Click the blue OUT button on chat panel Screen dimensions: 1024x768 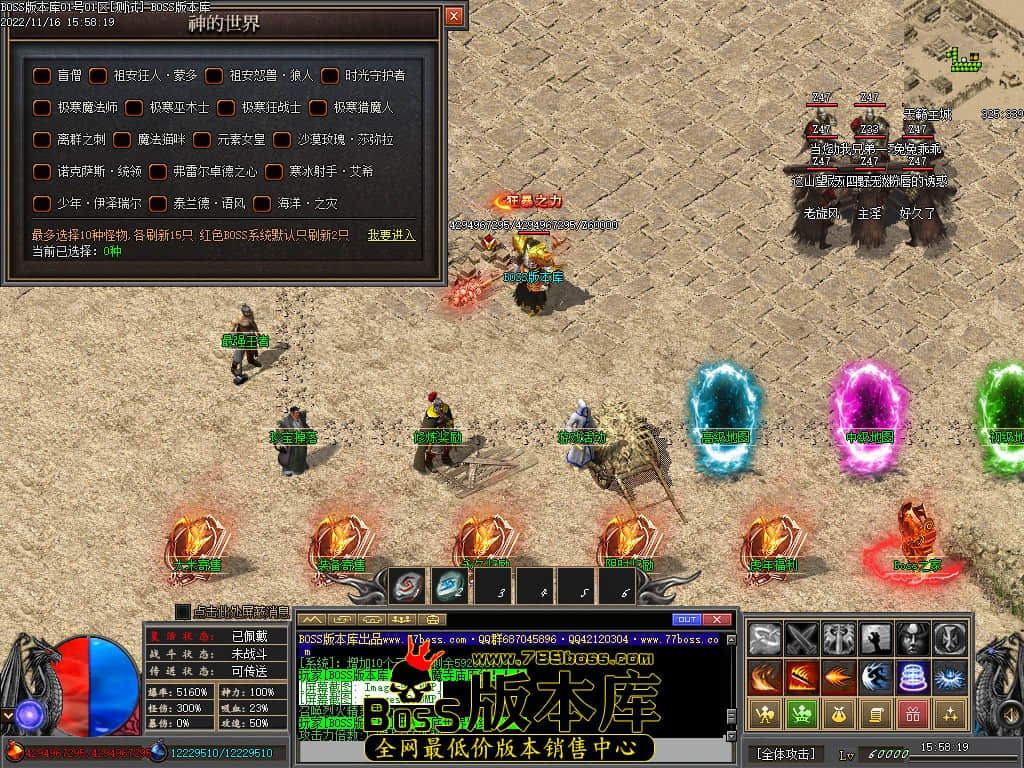(687, 620)
